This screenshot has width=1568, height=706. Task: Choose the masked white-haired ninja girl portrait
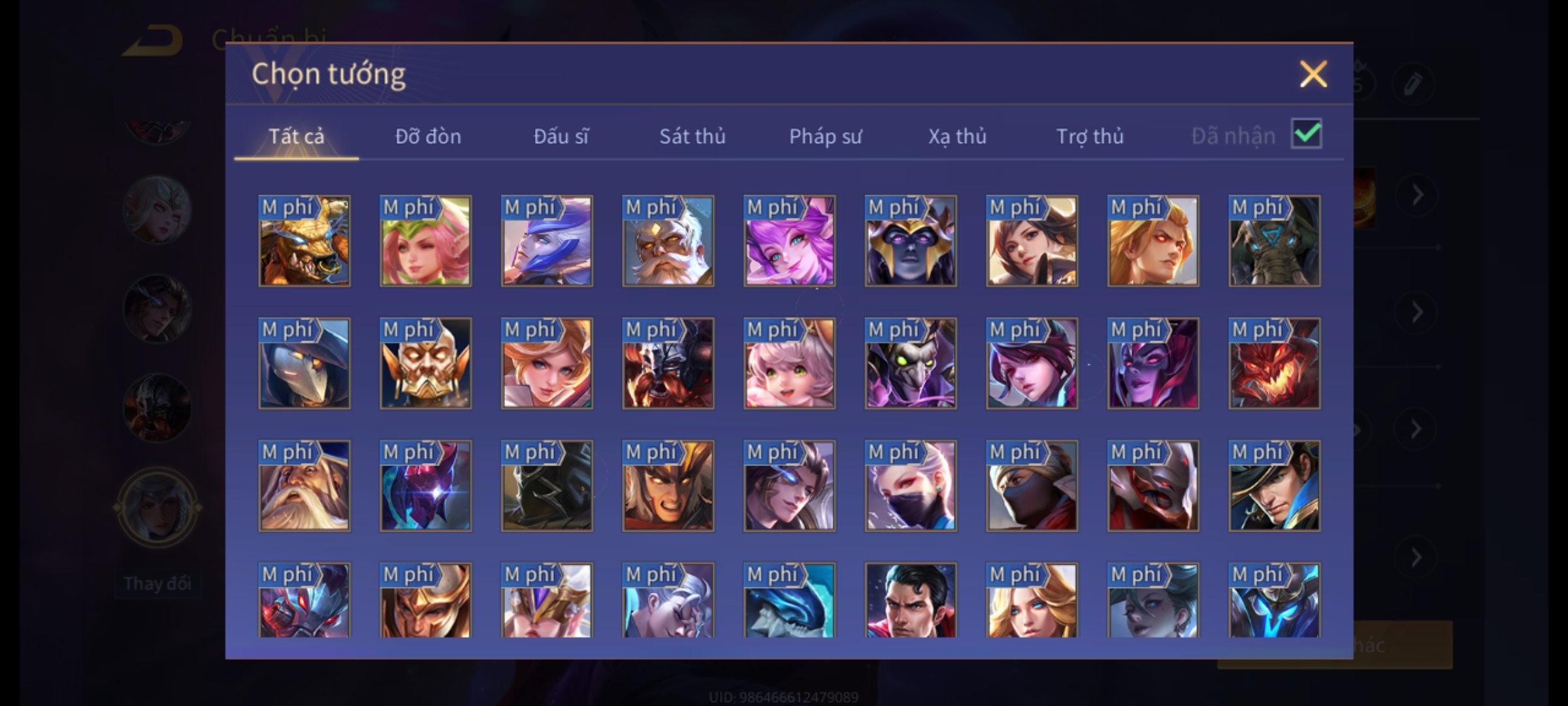[x=910, y=486]
